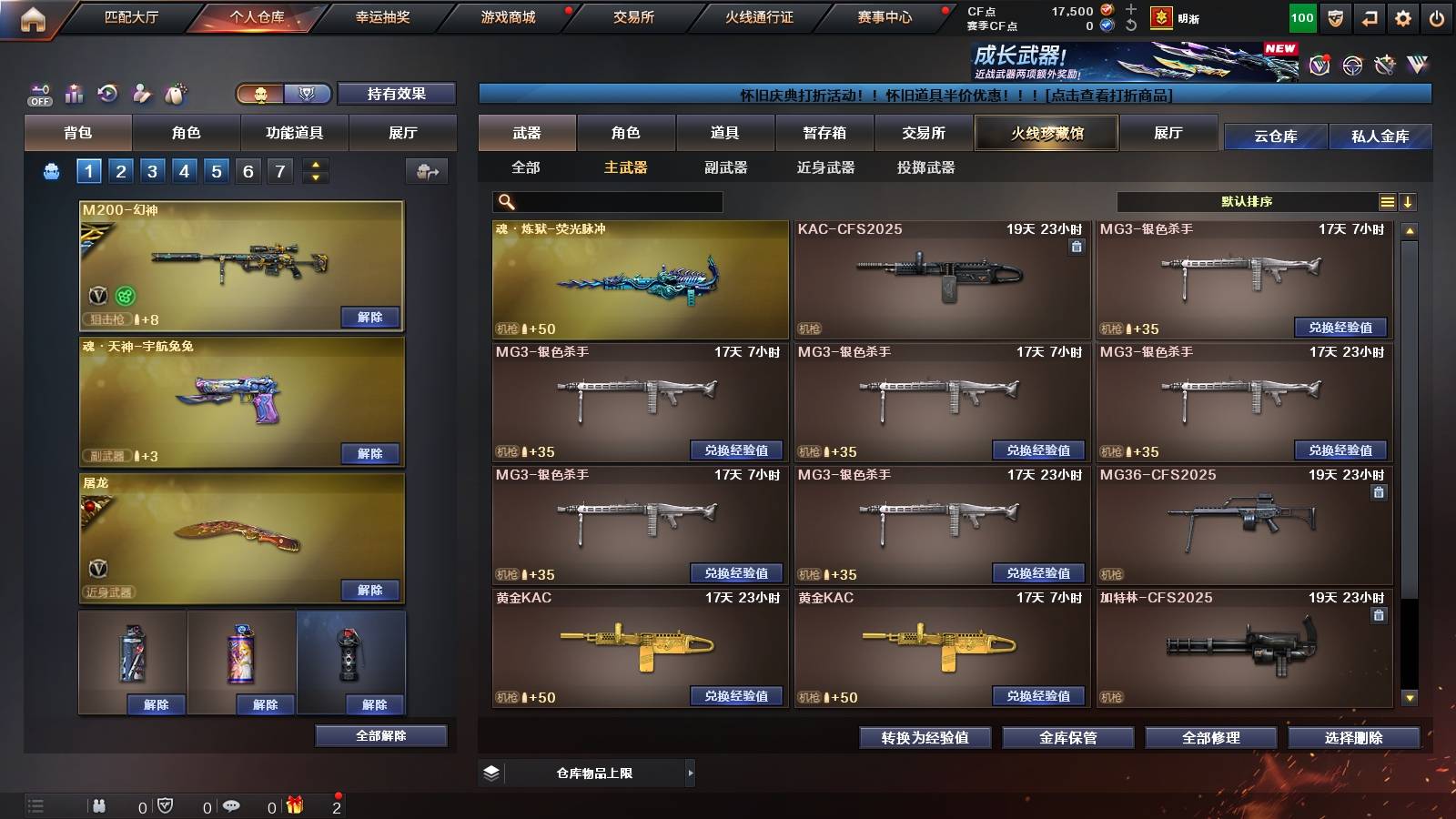This screenshot has width=1456, height=819.
Task: Switch the character/rank toggle to the trophy side
Action: click(x=308, y=94)
